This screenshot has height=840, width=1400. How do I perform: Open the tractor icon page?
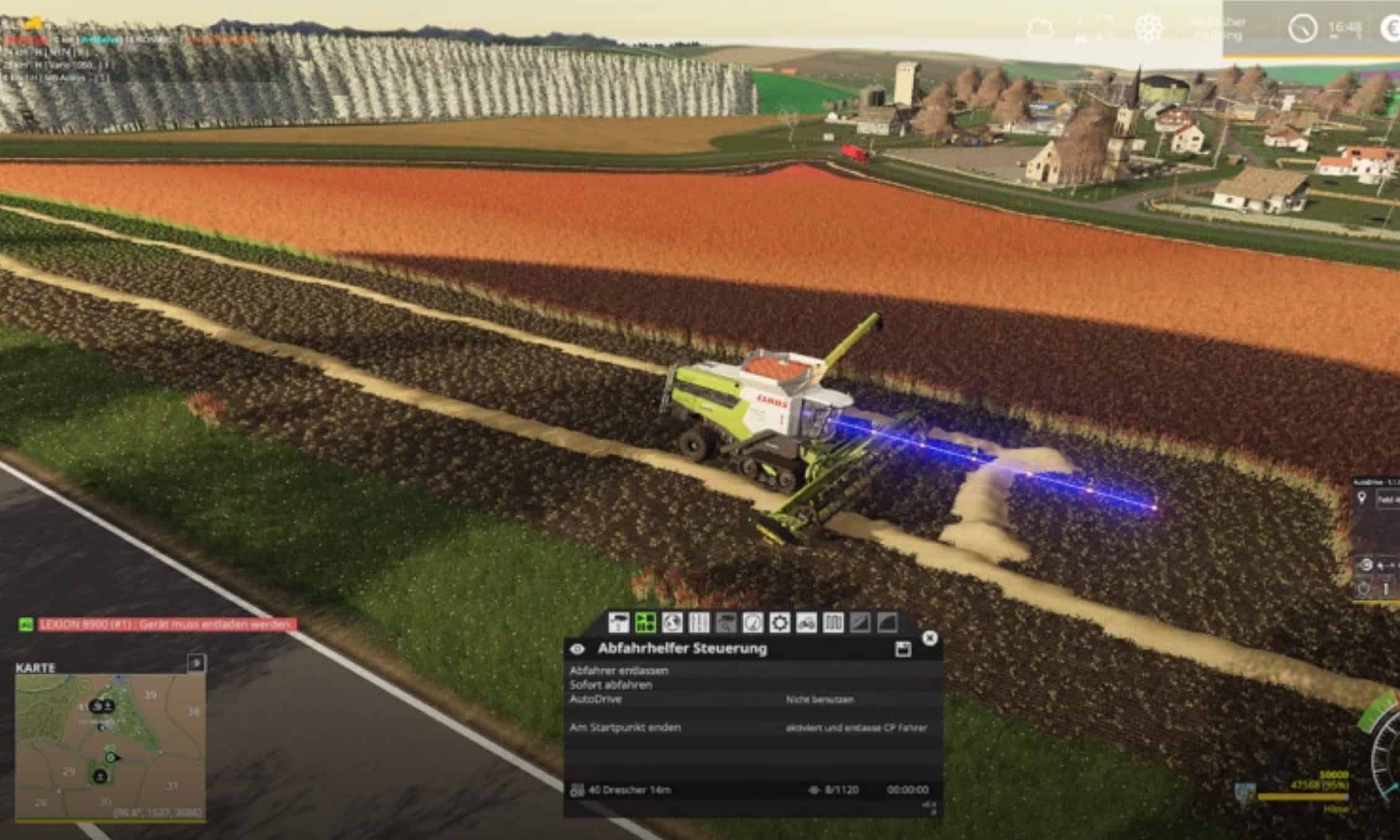(806, 622)
